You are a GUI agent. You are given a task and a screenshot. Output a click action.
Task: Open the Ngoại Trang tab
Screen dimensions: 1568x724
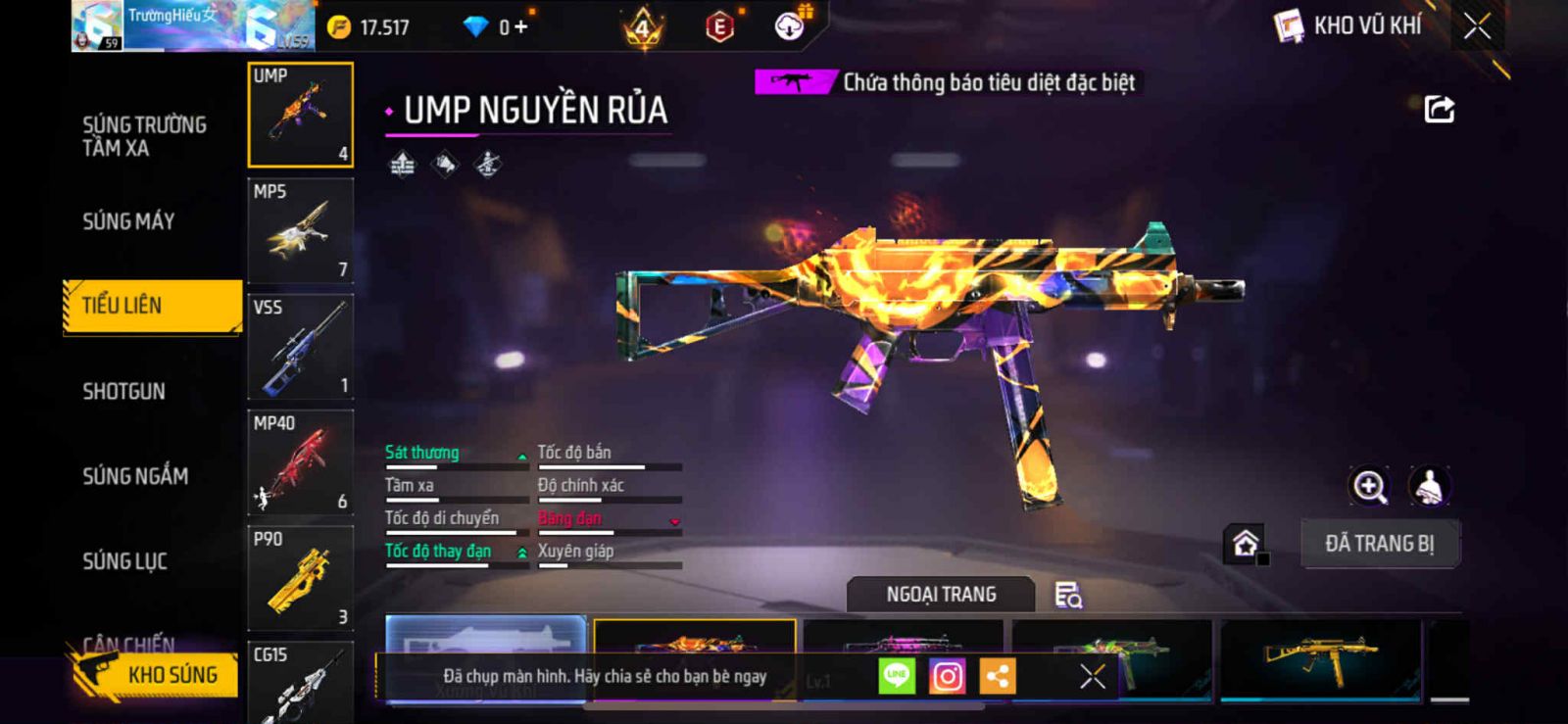pos(941,595)
